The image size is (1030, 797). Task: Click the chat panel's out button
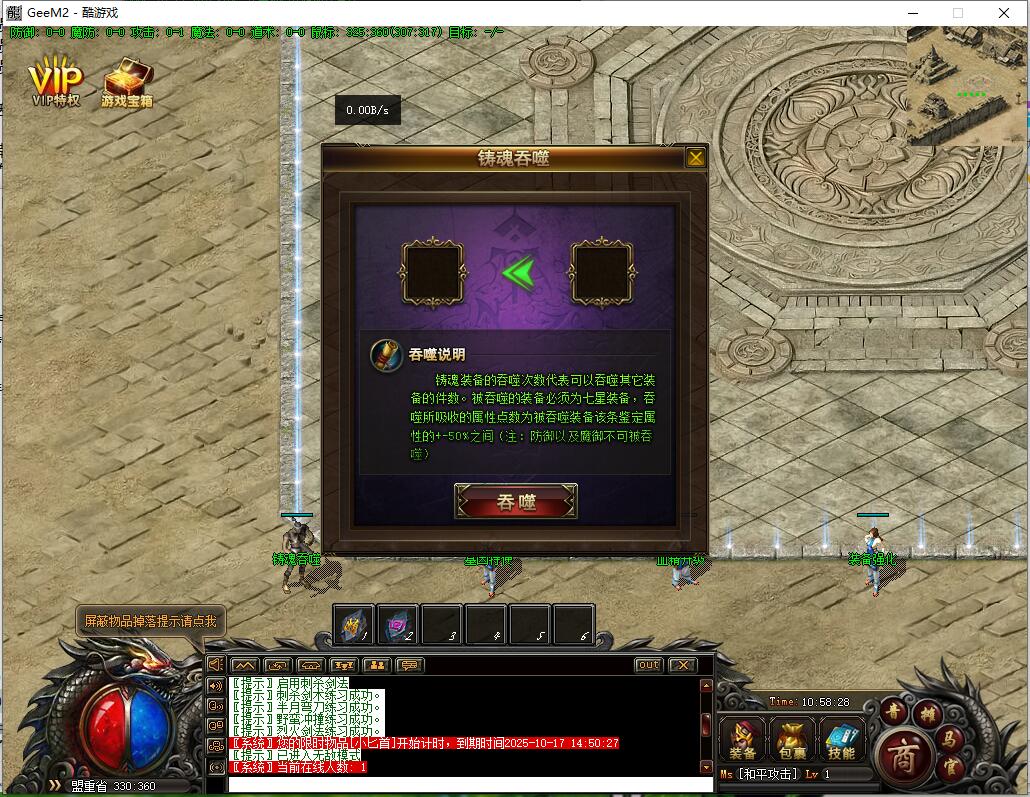click(x=649, y=665)
